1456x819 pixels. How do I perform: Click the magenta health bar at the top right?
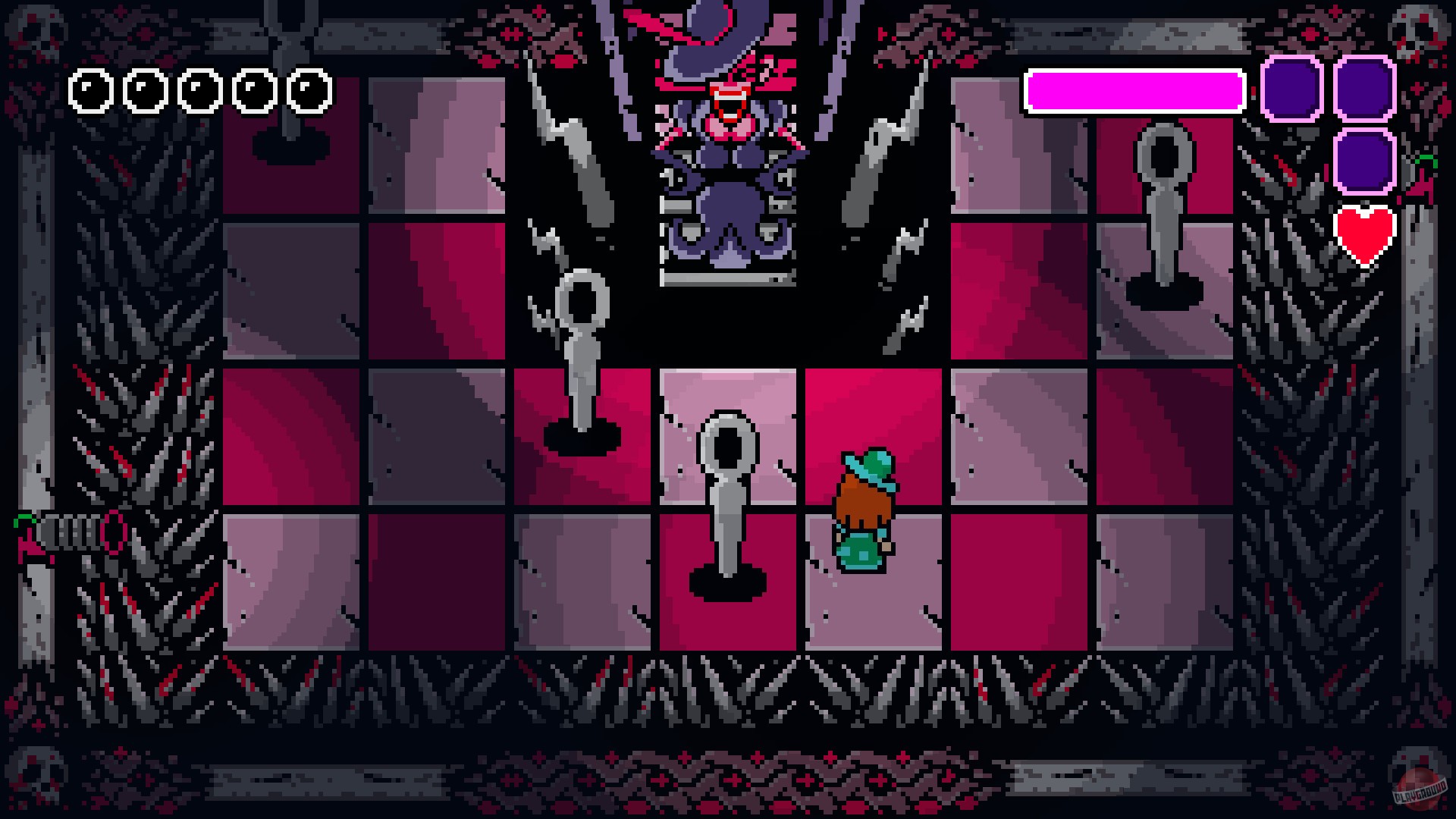pos(1134,89)
